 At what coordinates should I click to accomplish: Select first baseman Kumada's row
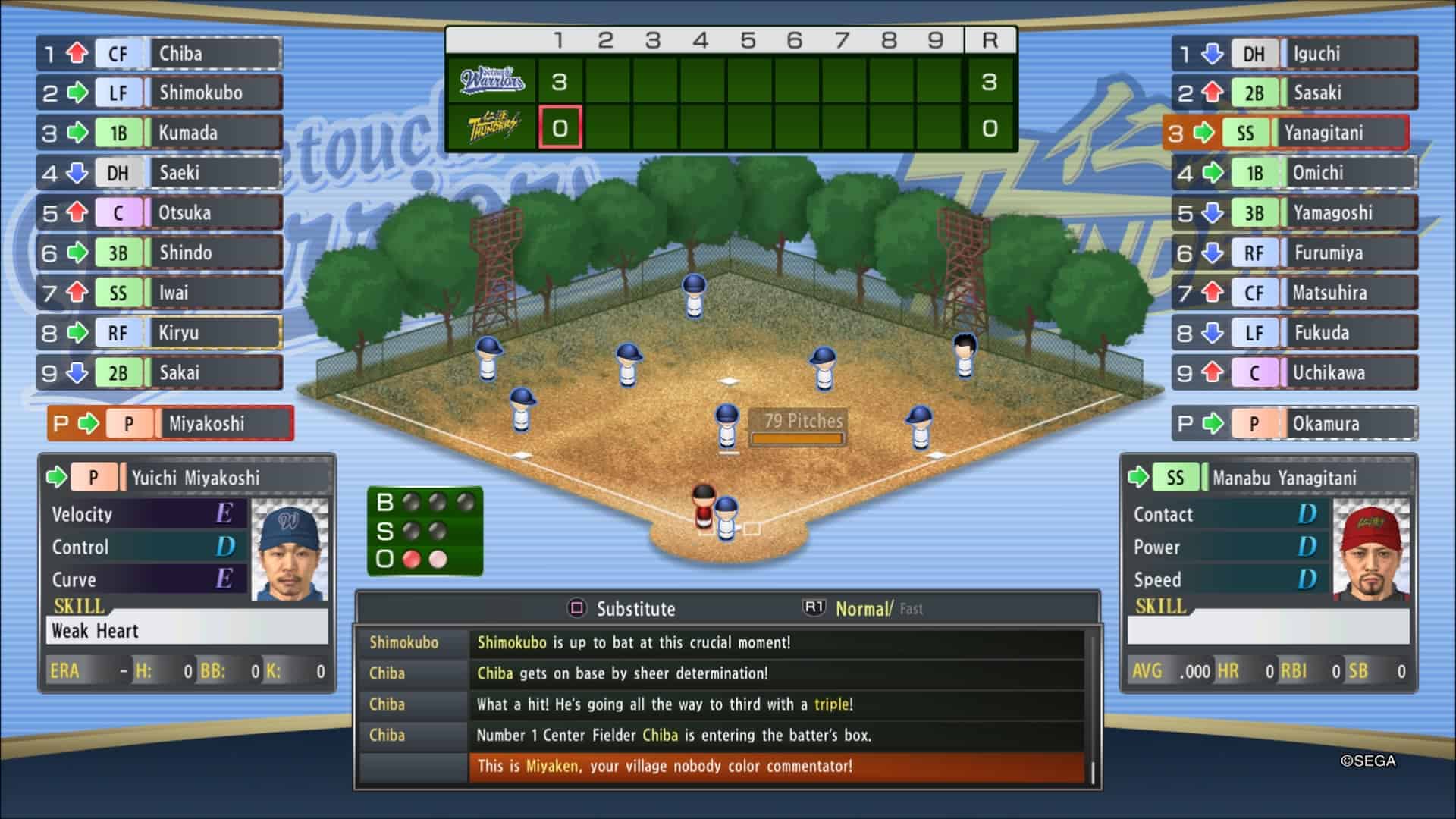[x=161, y=133]
